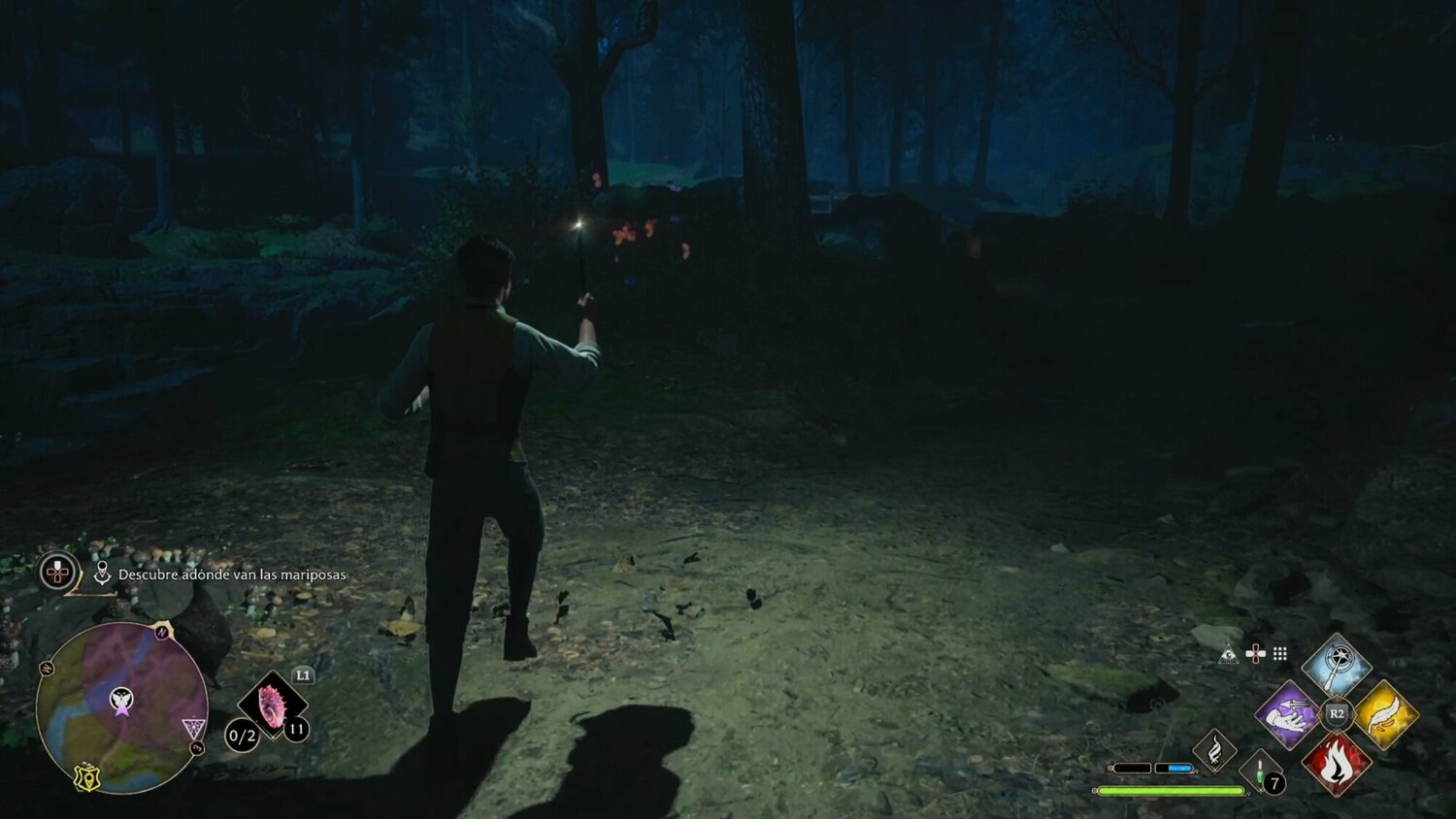
Task: Click the eye-in-triangle detection icon
Action: (1229, 654)
